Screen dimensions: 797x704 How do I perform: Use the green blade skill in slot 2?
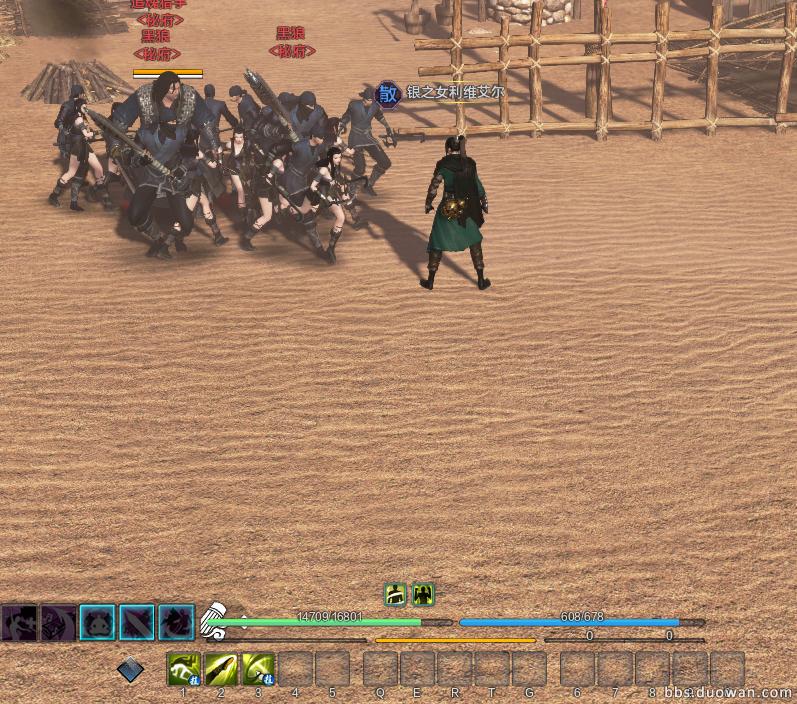click(x=221, y=668)
